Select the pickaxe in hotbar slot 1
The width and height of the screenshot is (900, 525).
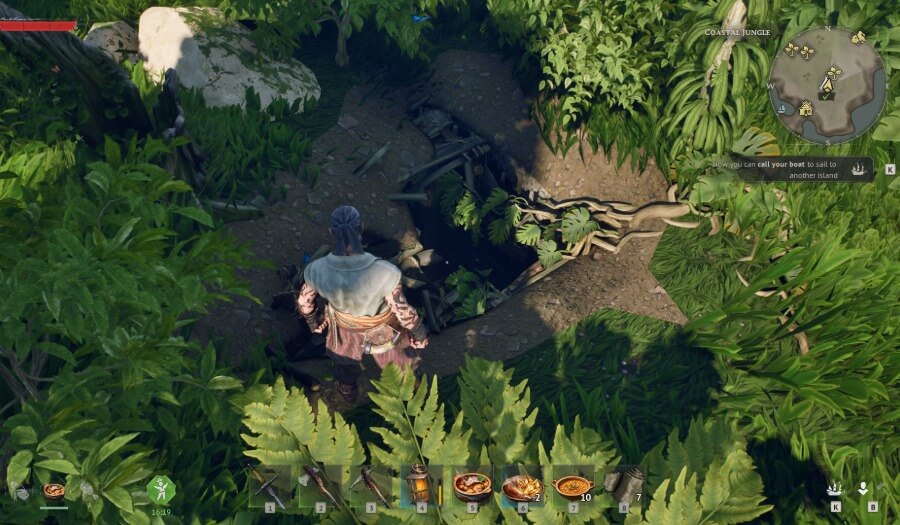point(266,486)
